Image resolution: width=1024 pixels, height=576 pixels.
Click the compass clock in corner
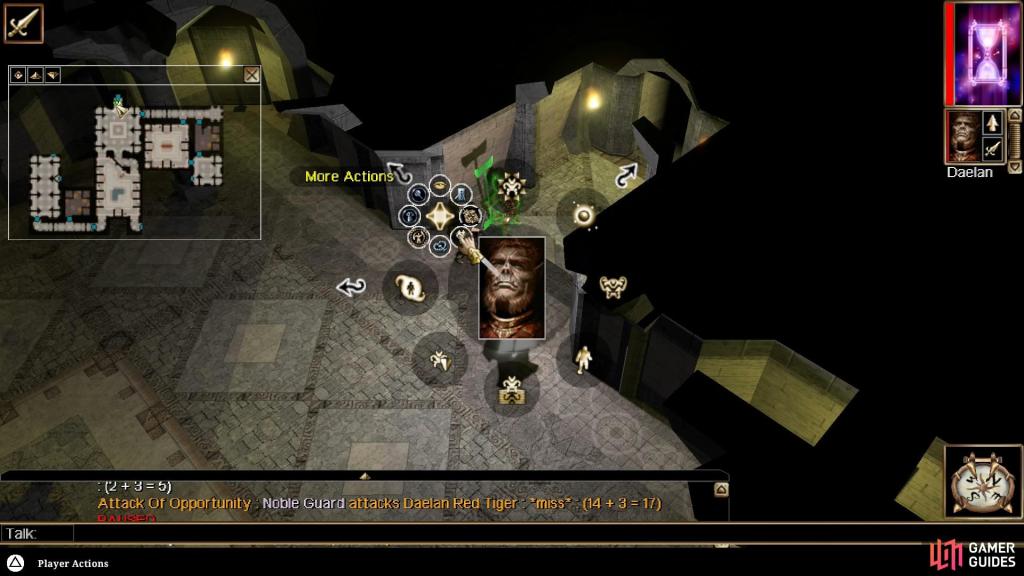pos(982,483)
